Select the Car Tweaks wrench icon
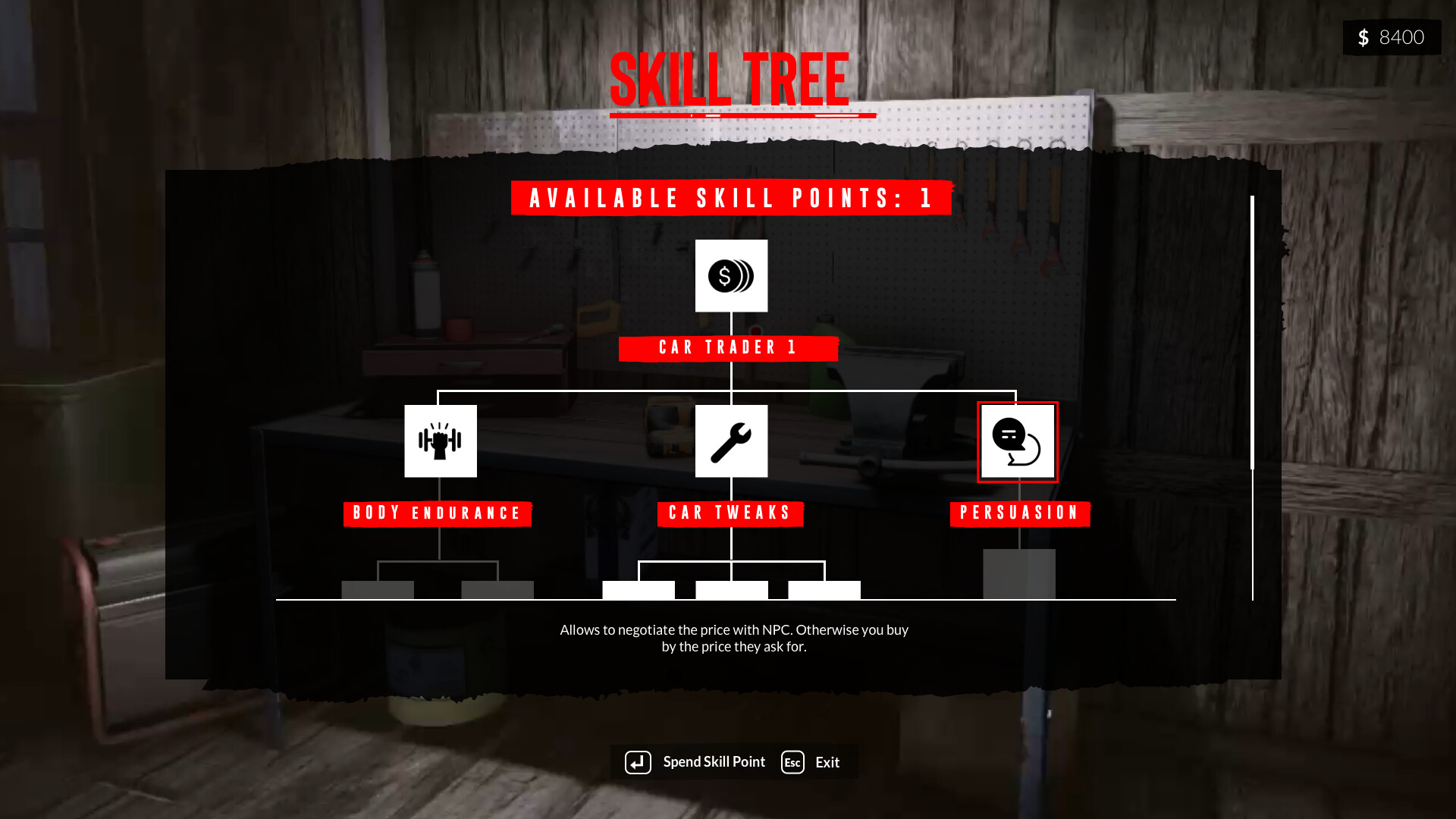The width and height of the screenshot is (1456, 819). (x=730, y=441)
